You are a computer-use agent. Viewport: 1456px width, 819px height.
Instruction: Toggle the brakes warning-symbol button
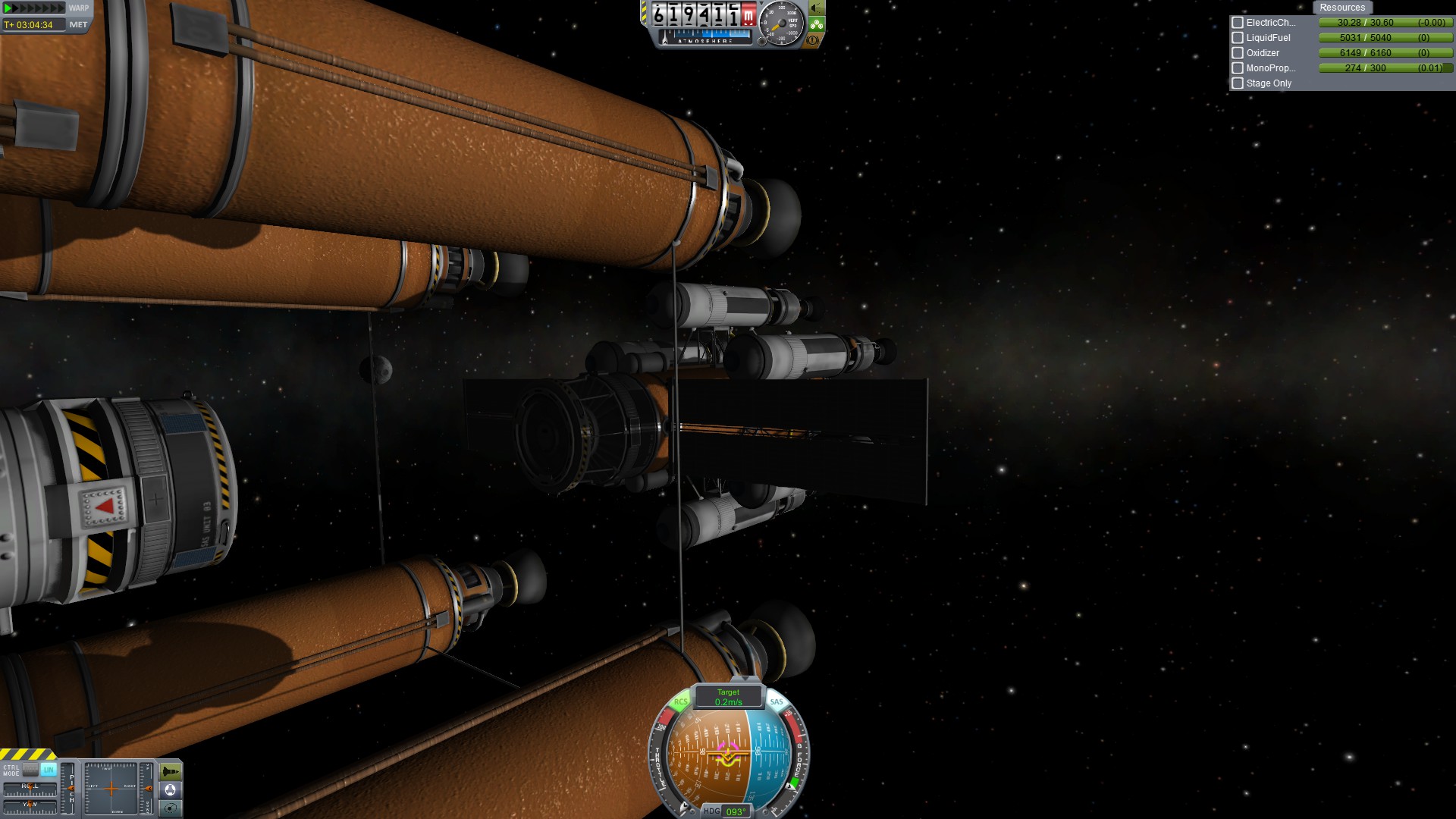click(813, 40)
